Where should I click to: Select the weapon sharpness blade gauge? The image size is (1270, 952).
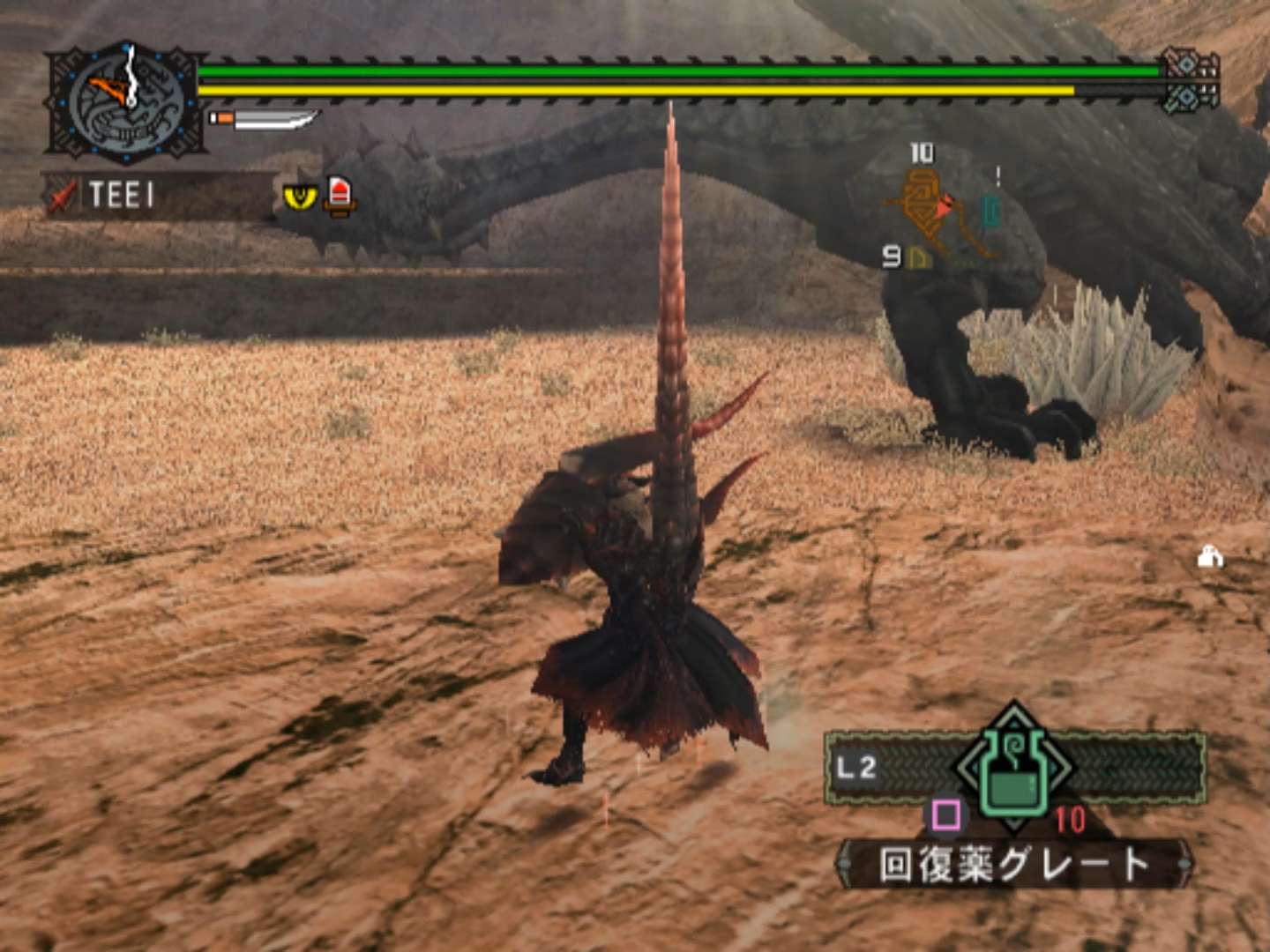tap(265, 119)
